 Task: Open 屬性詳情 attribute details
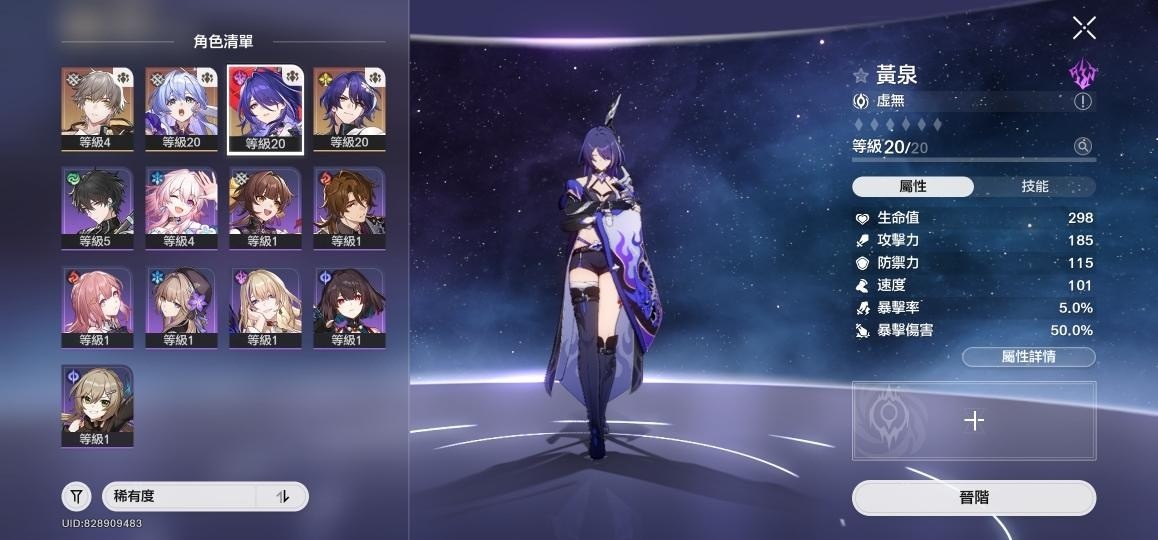click(1028, 357)
